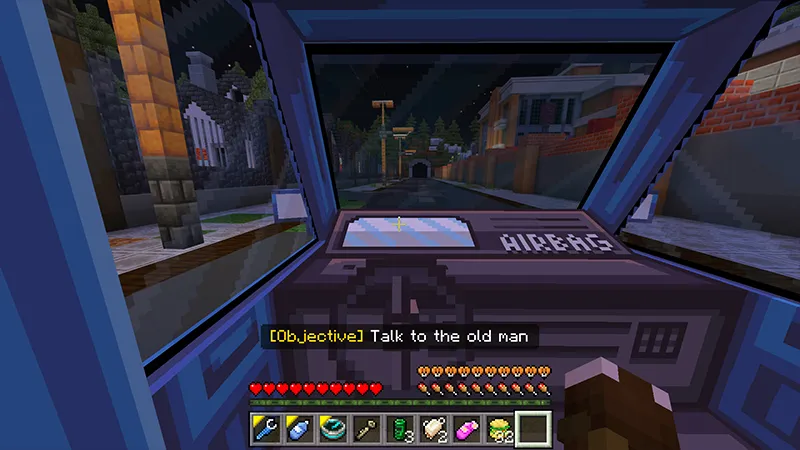Choose the teal bowl item slot
This screenshot has height=450, width=800.
tap(332, 429)
